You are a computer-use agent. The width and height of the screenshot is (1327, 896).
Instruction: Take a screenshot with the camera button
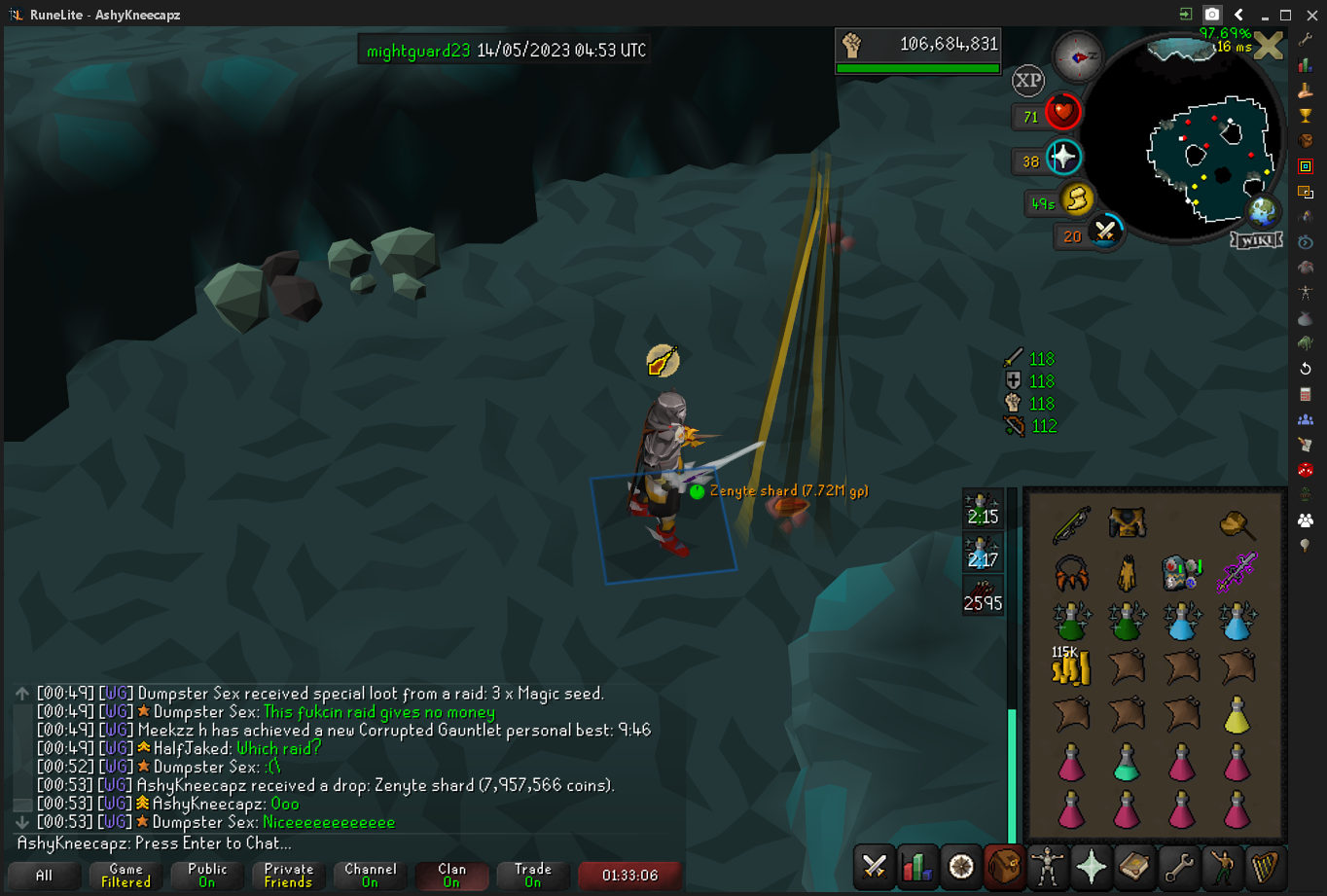1211,15
